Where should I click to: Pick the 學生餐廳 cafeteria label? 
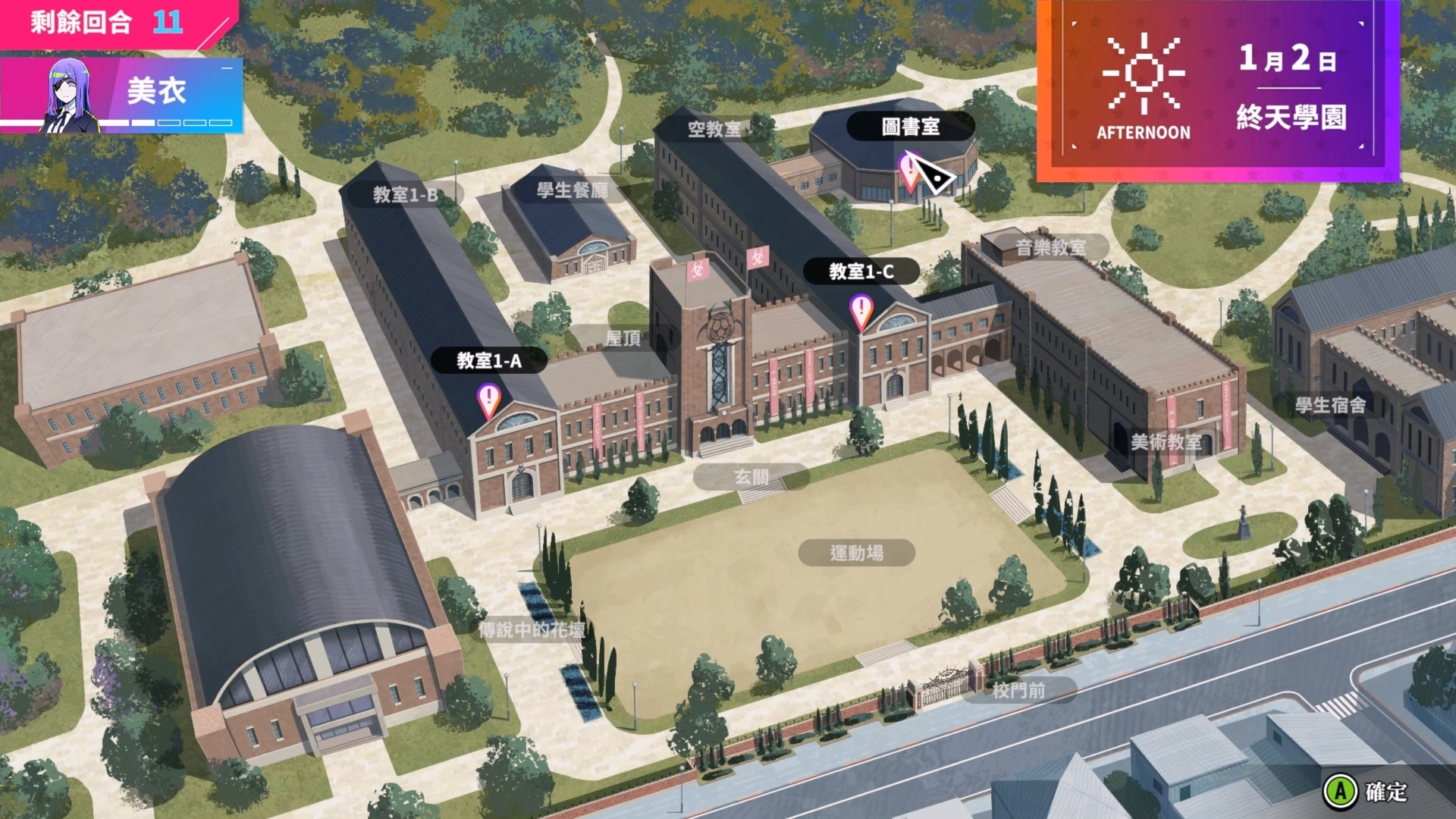(573, 190)
